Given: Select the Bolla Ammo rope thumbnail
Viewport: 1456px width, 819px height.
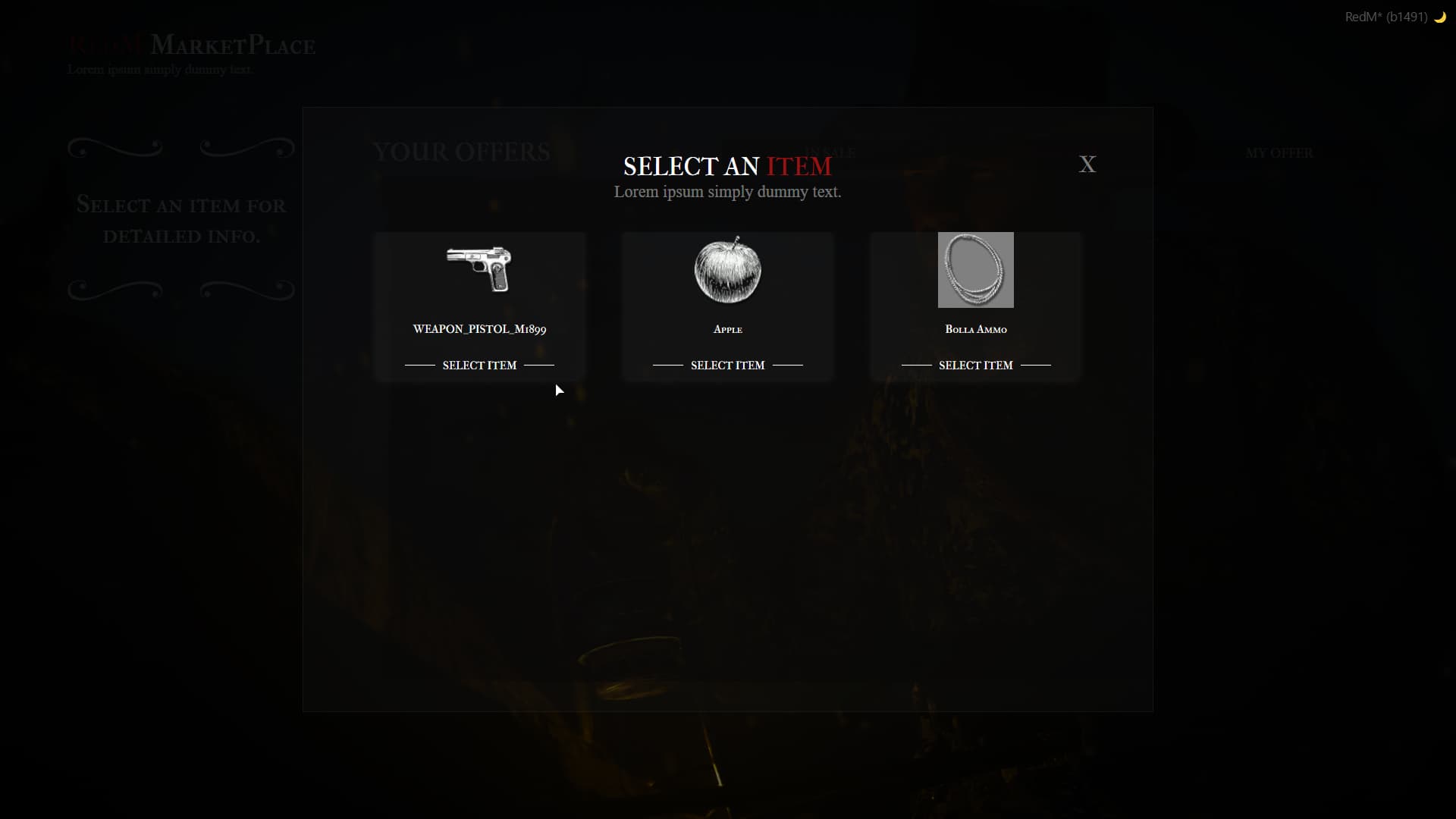Looking at the screenshot, I should 976,270.
